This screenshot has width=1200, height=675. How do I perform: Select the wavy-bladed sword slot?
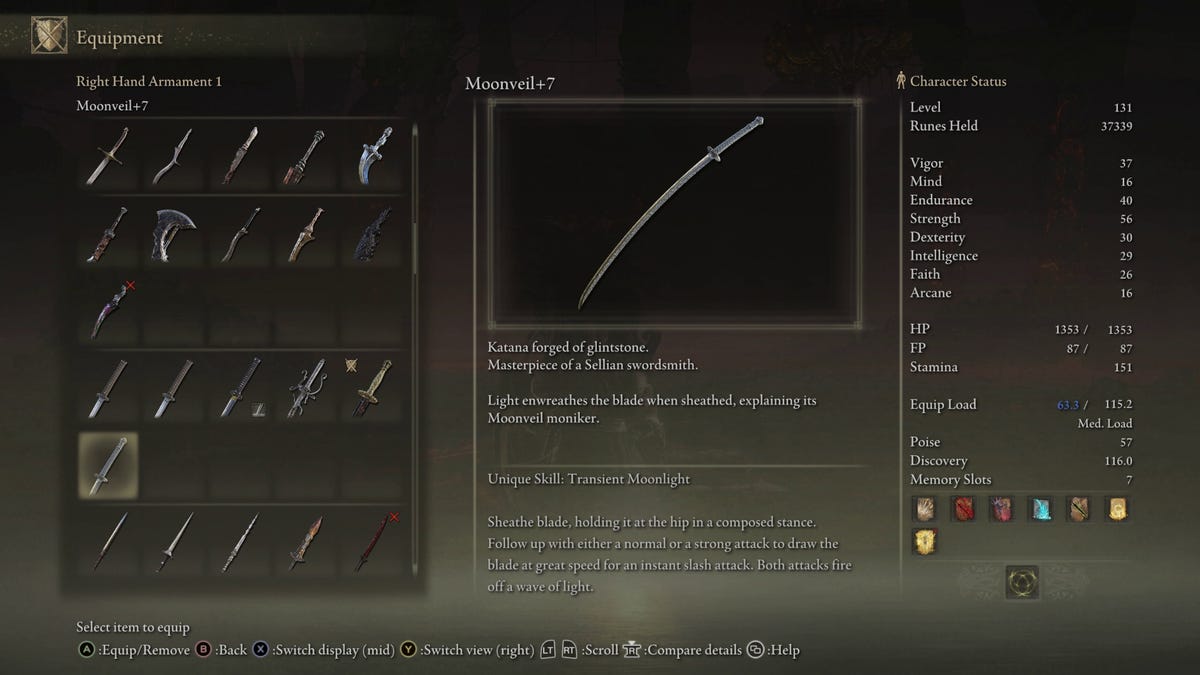pos(173,155)
